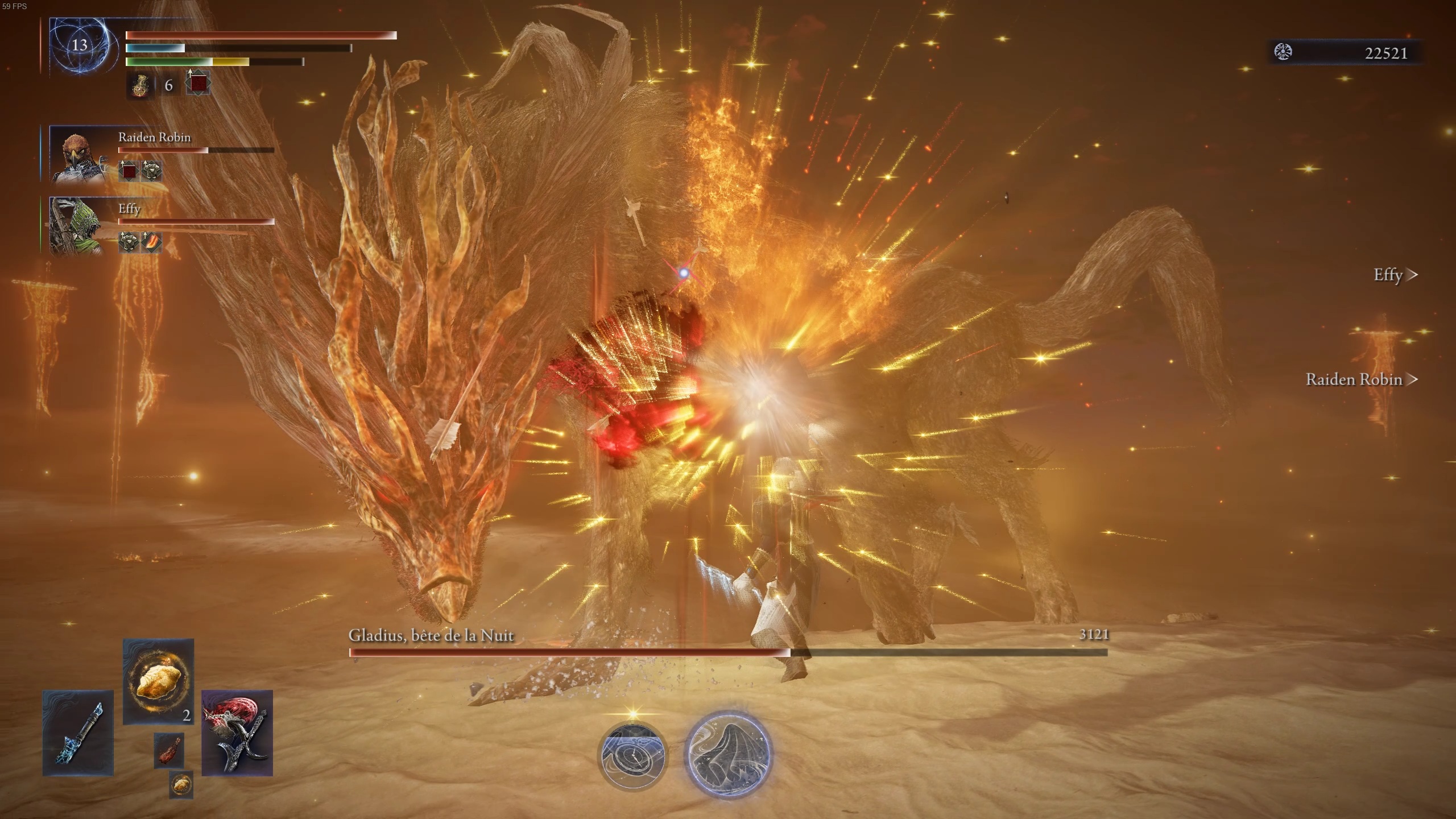Image resolution: width=1456 pixels, height=819 pixels.
Task: Inspect Raiden Robin's red square buff icon
Action: (x=129, y=171)
